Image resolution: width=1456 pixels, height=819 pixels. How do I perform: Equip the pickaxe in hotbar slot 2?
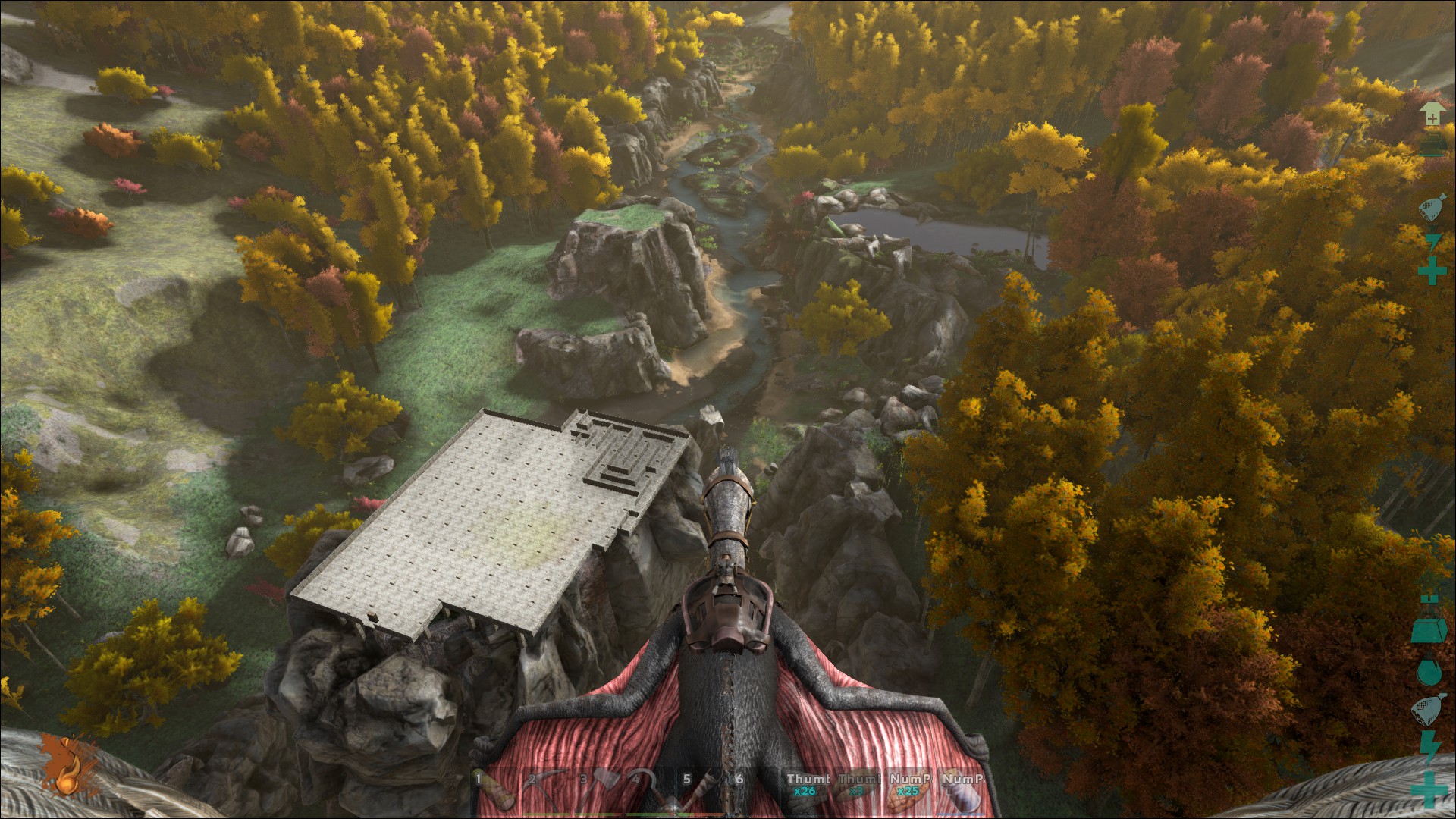(546, 790)
